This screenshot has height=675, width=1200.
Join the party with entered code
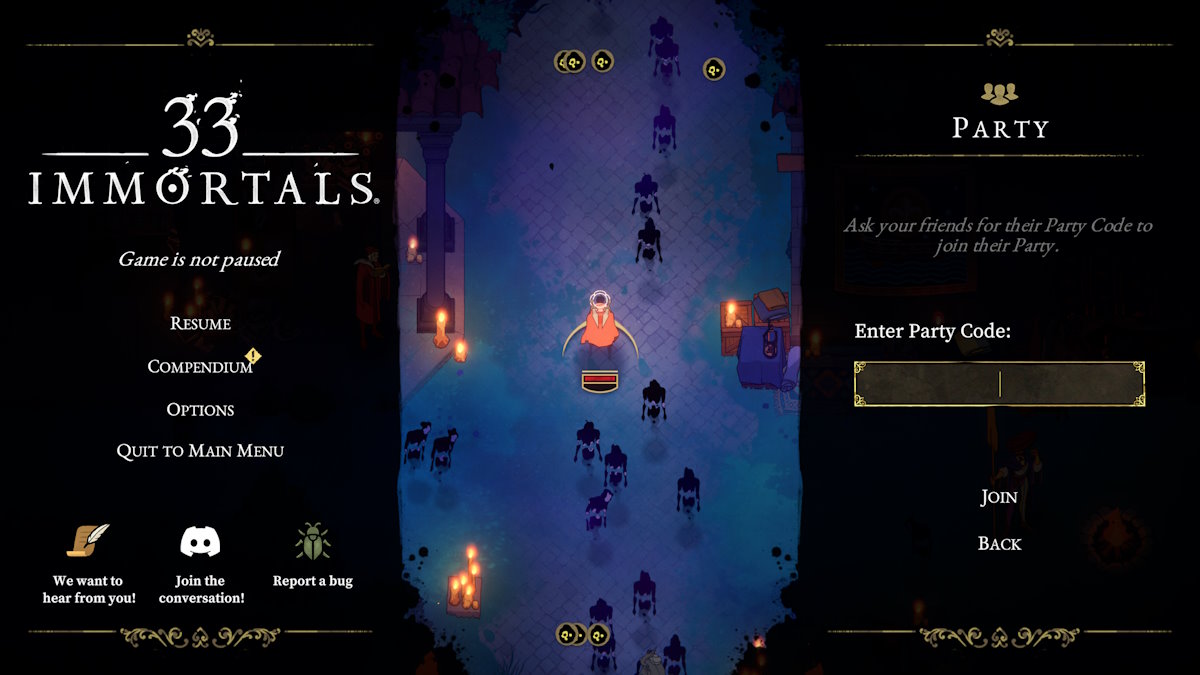(999, 497)
